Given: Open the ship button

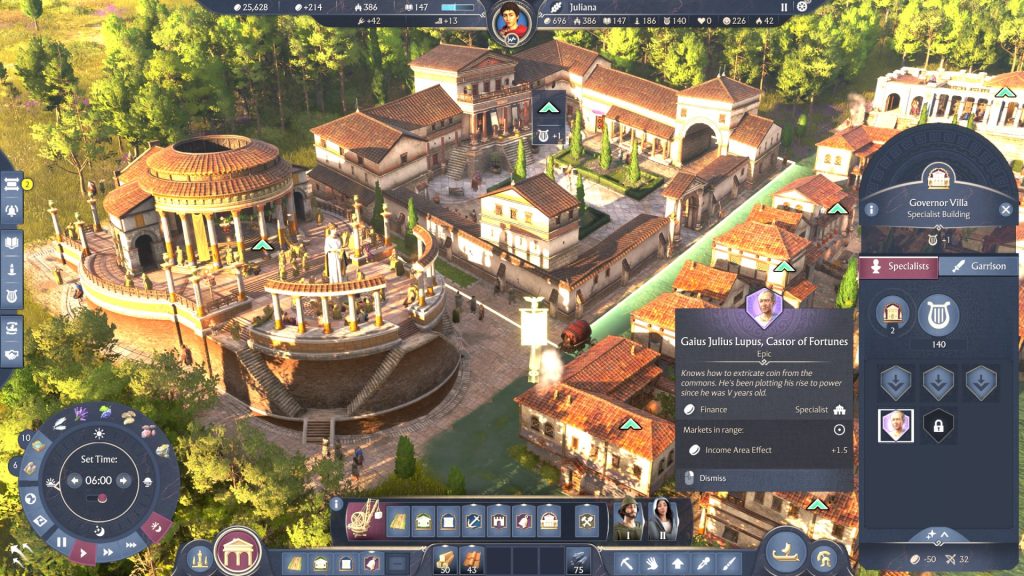Looking at the screenshot, I should [786, 550].
